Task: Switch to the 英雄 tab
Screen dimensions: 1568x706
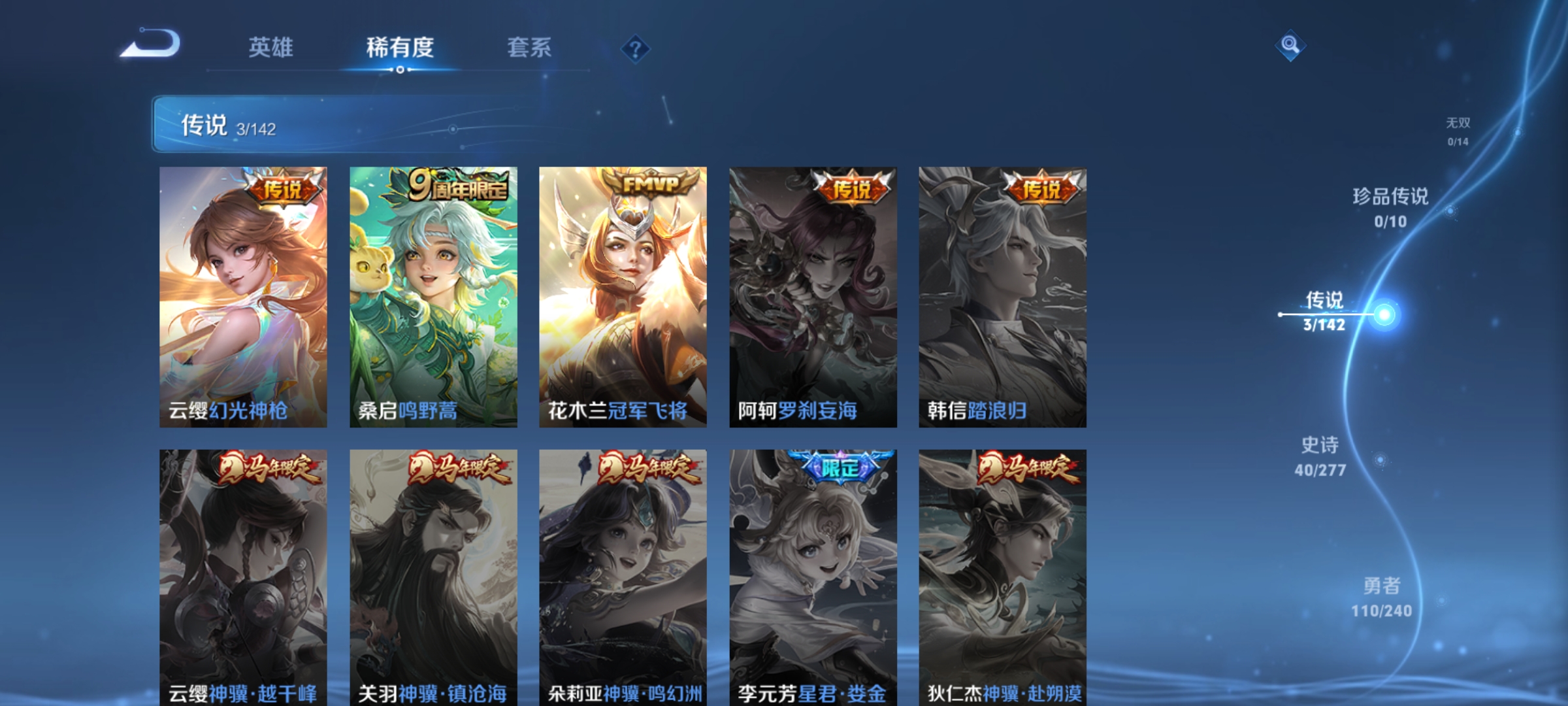Action: (272, 47)
